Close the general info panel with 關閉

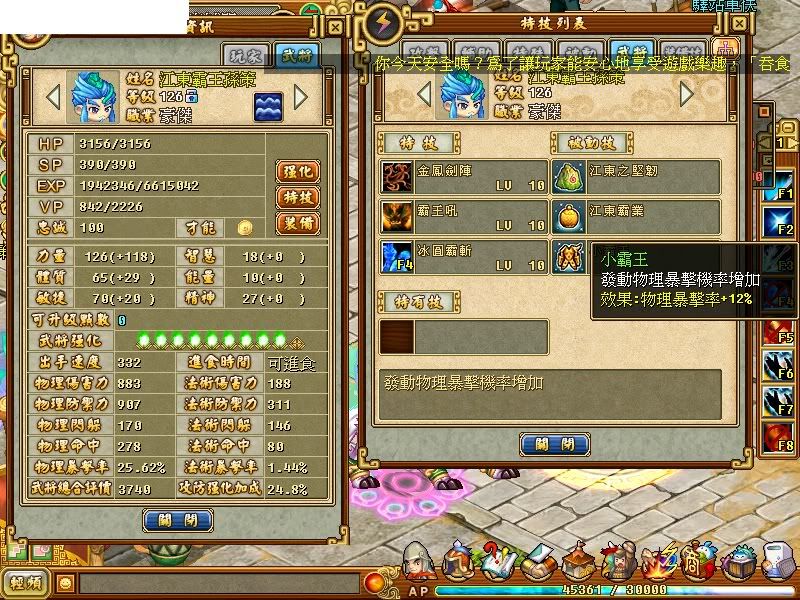(178, 519)
